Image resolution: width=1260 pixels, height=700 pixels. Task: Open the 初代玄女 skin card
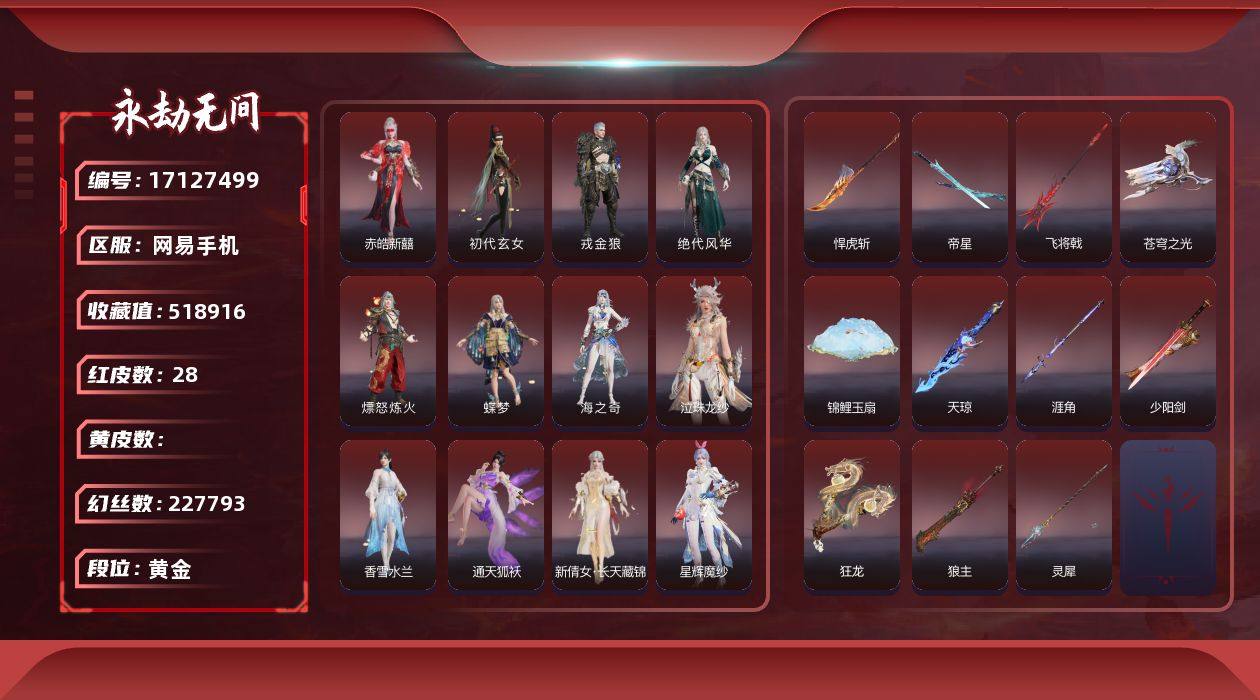pos(496,187)
